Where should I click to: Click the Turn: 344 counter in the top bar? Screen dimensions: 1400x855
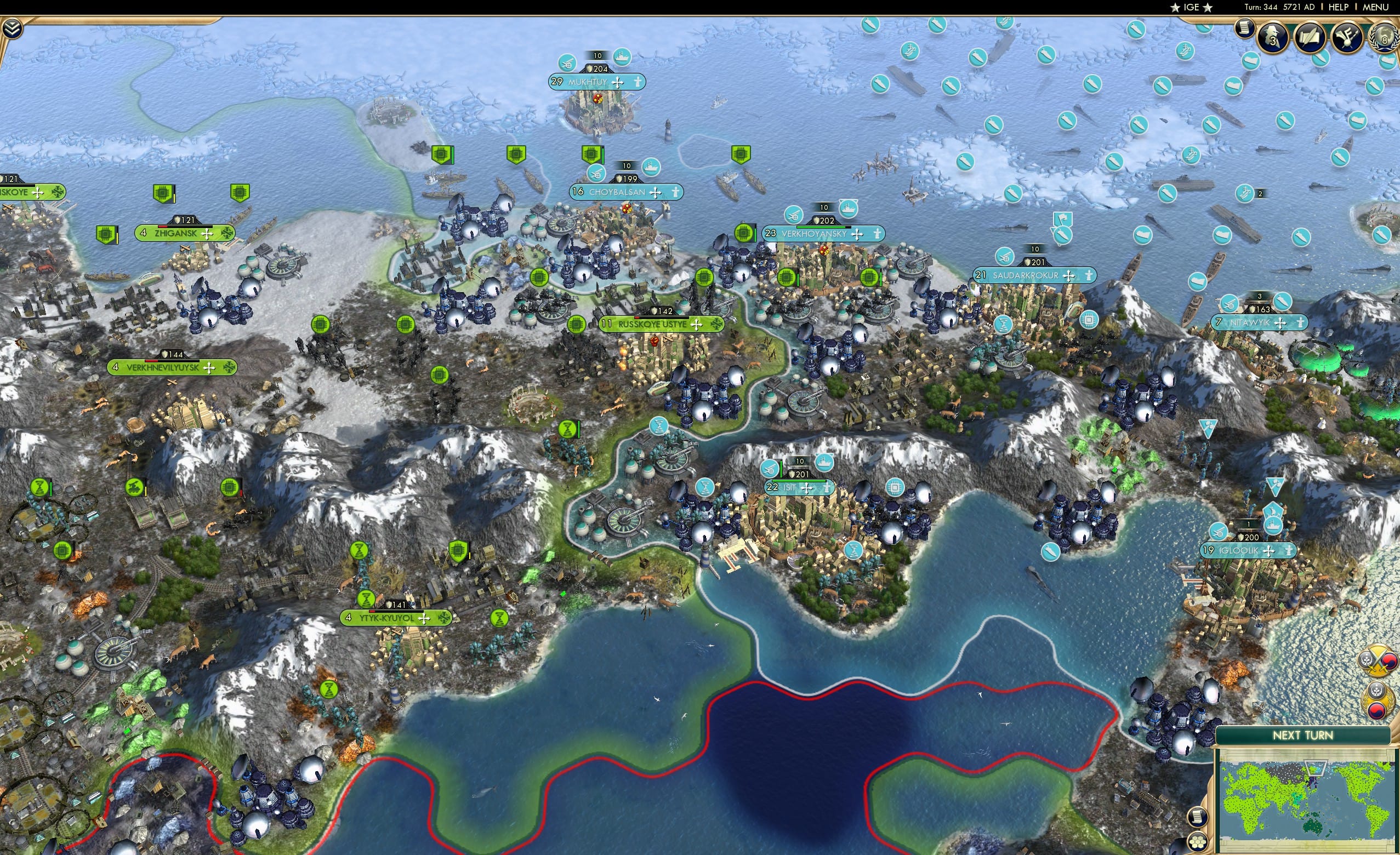coord(1261,7)
